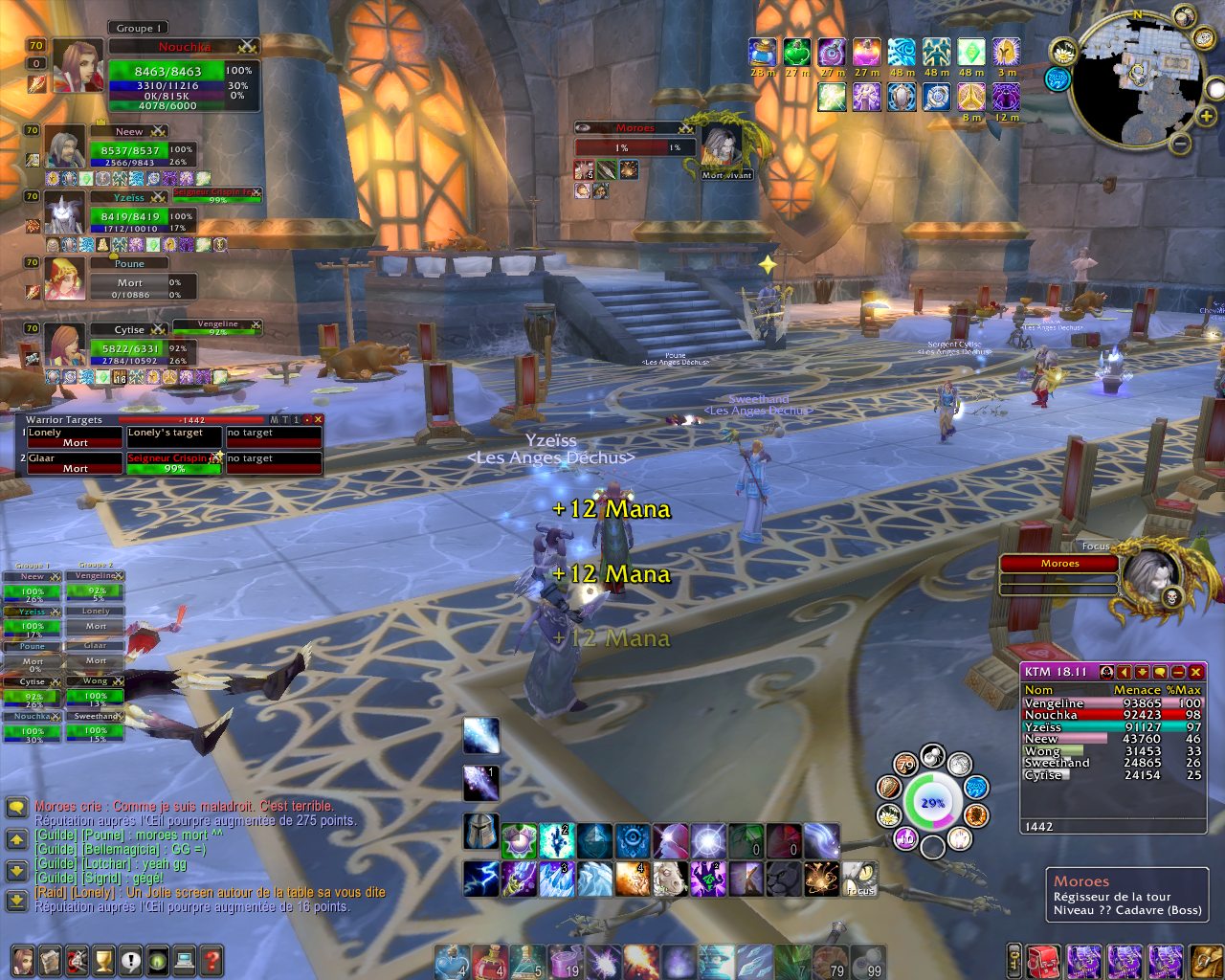Open the main menu computer icon
The width and height of the screenshot is (1225, 980).
coord(184,960)
